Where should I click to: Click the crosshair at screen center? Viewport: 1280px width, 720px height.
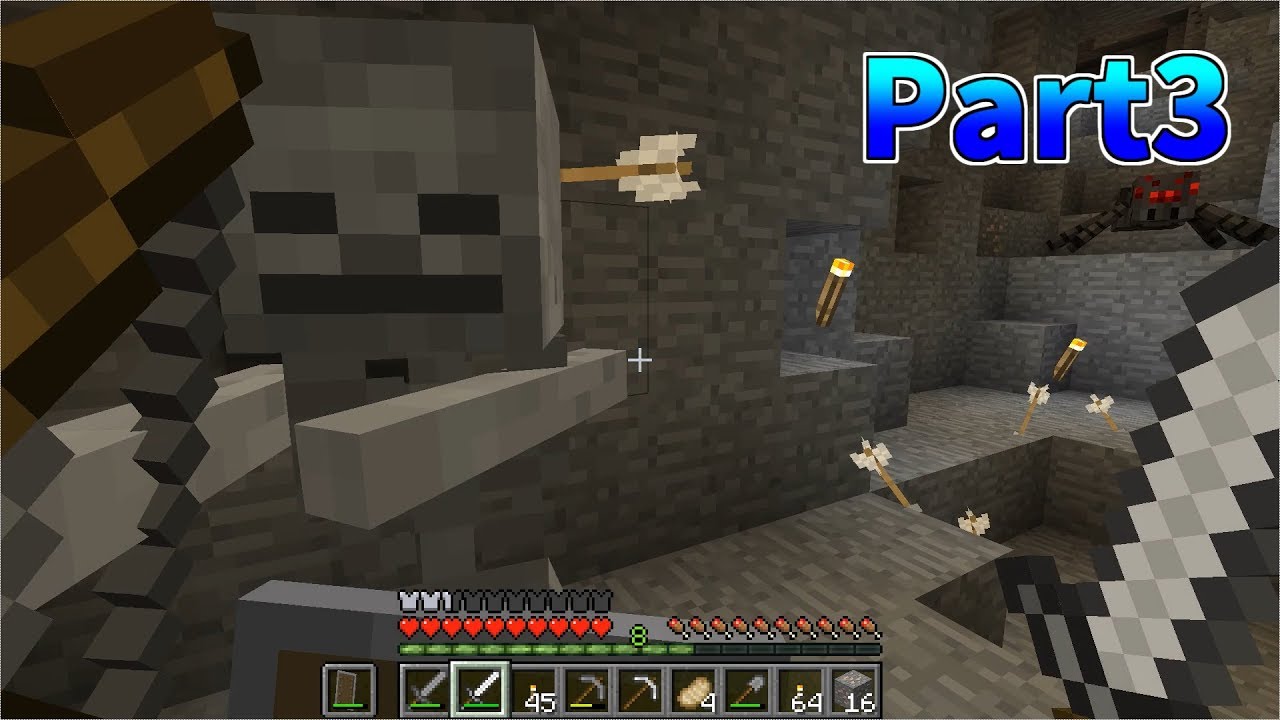point(640,360)
